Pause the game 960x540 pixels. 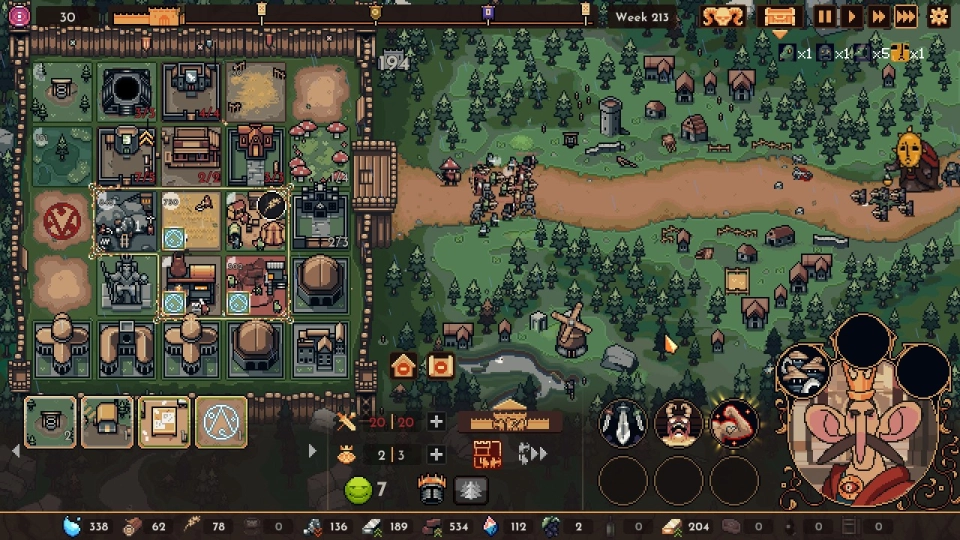[x=825, y=16]
